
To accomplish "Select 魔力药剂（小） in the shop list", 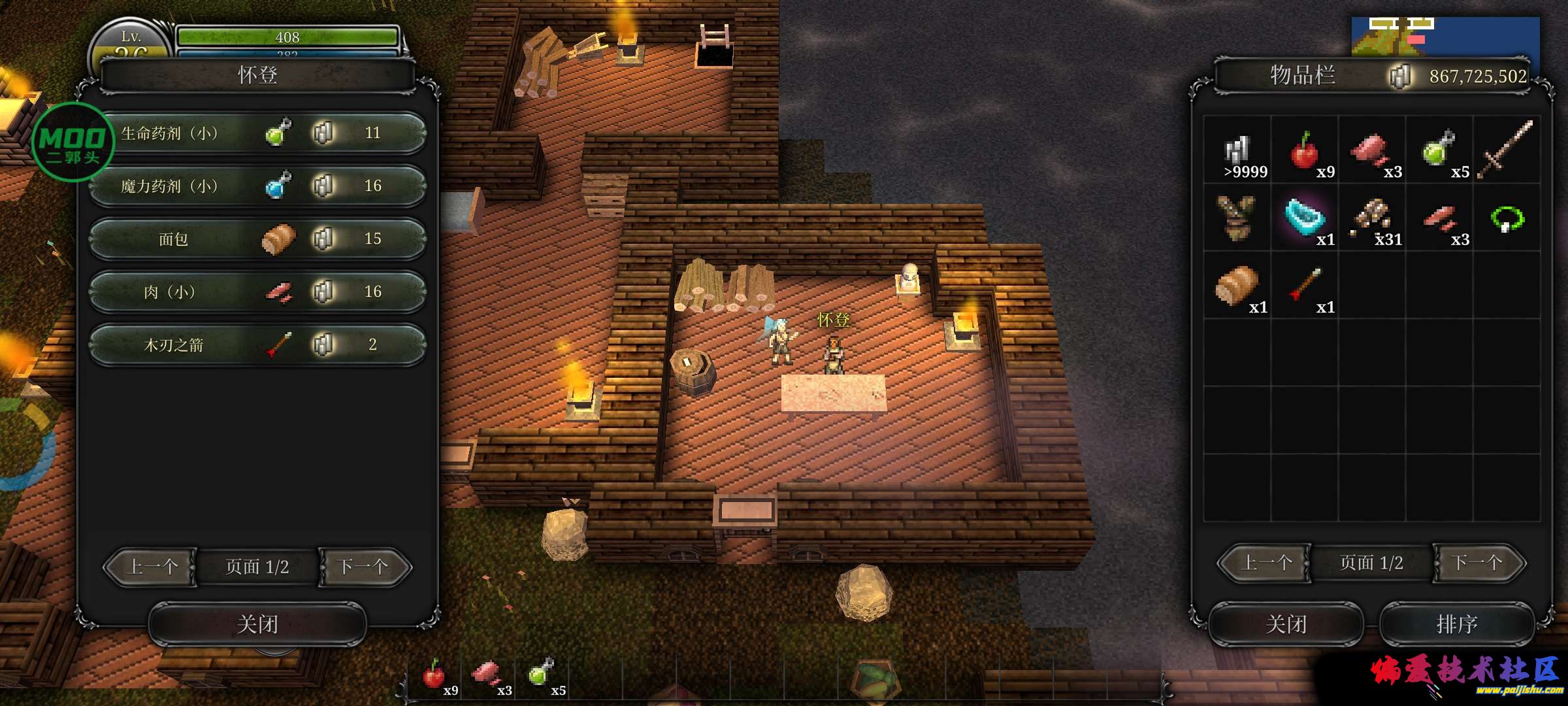I will (x=257, y=186).
